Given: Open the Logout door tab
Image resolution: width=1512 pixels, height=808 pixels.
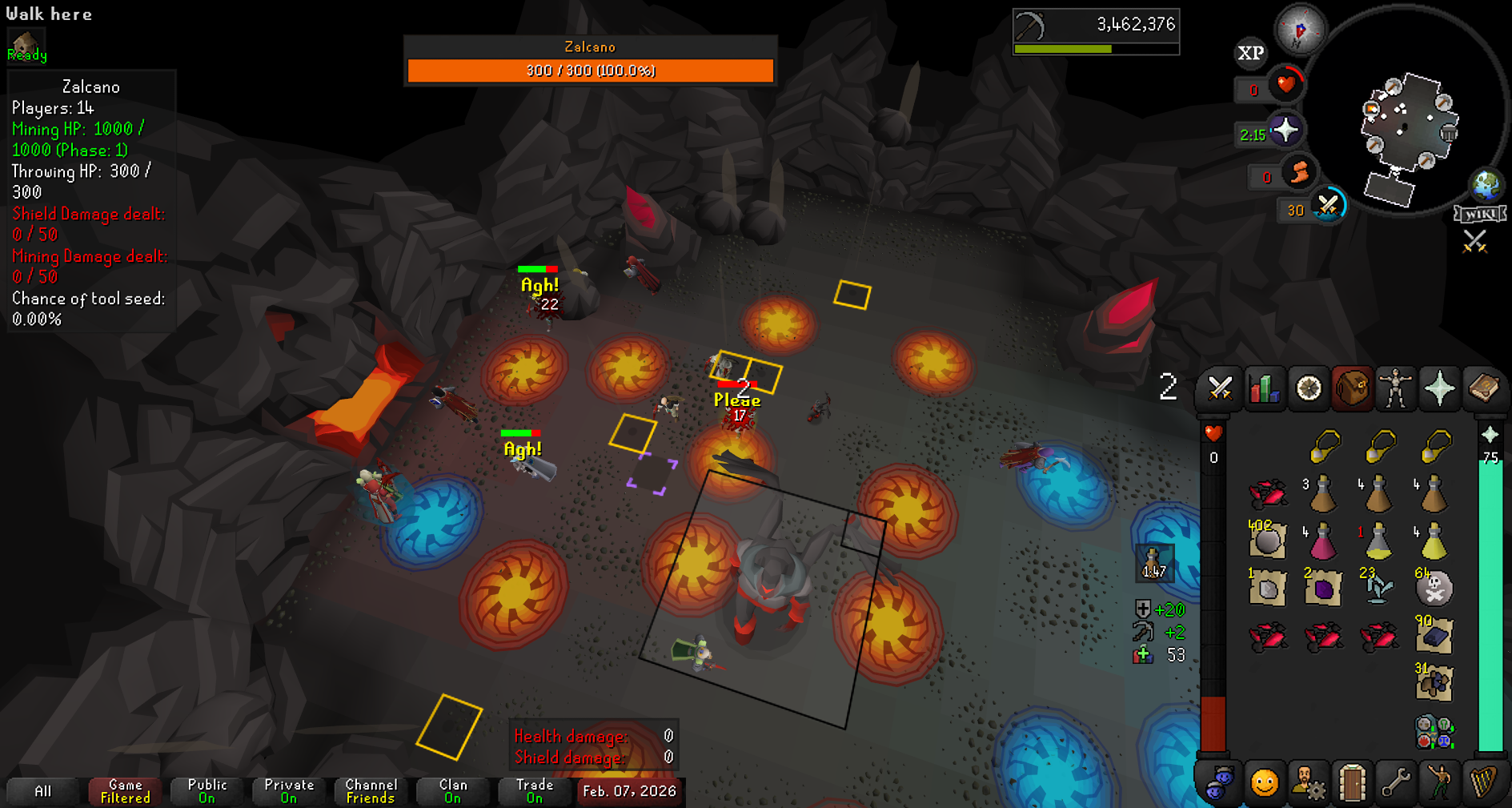Looking at the screenshot, I should pos(1352,782).
